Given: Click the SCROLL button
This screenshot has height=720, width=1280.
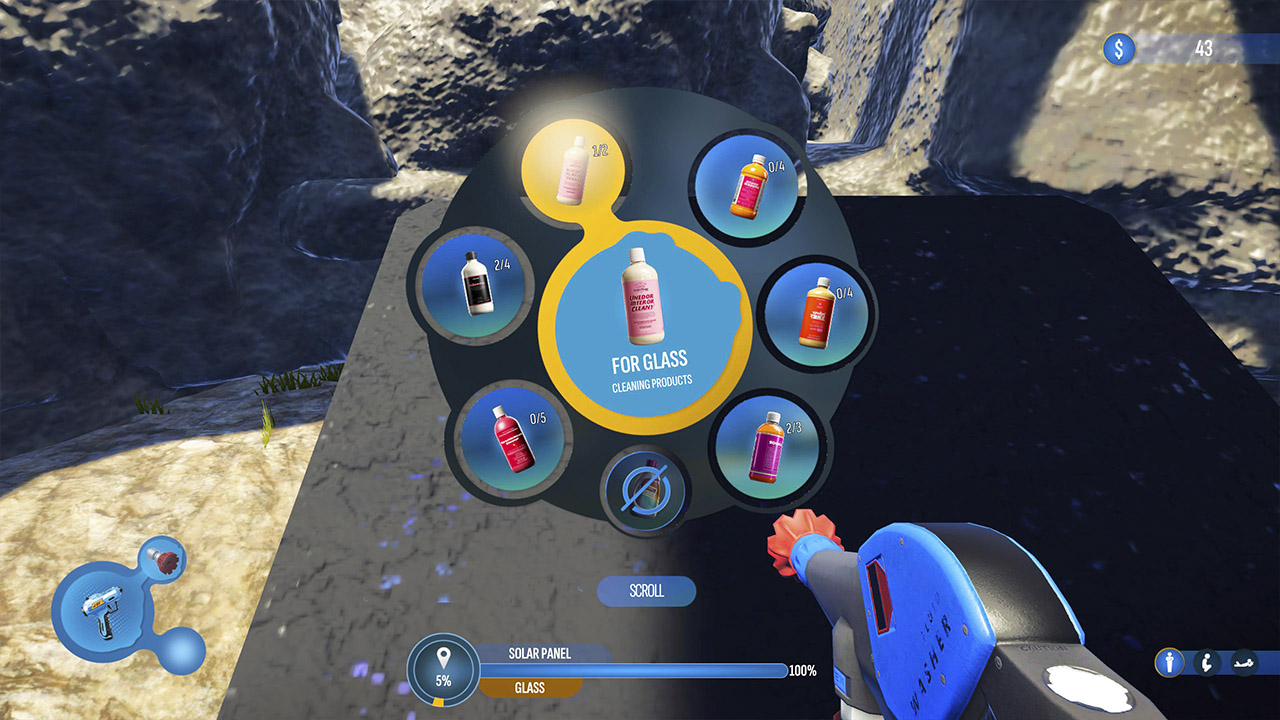Looking at the screenshot, I should 646,591.
